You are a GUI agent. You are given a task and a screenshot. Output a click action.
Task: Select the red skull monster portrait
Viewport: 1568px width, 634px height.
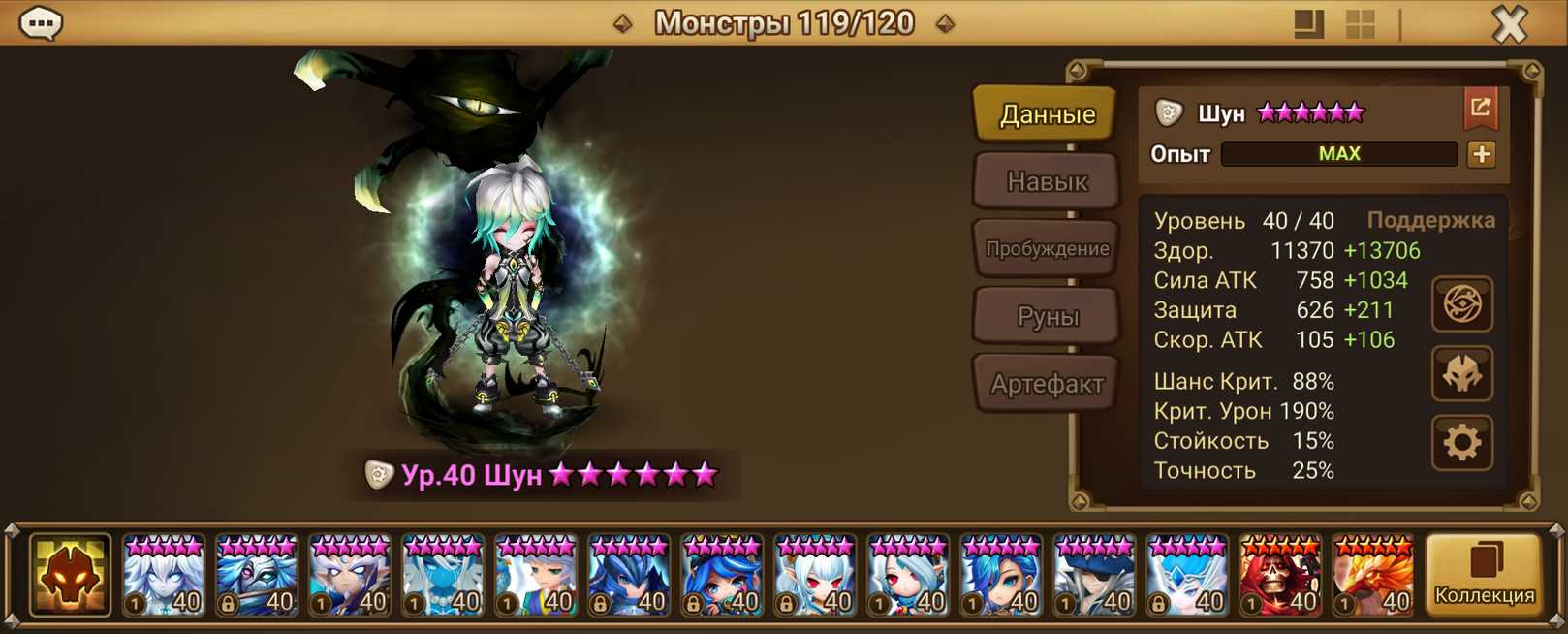click(x=1279, y=576)
